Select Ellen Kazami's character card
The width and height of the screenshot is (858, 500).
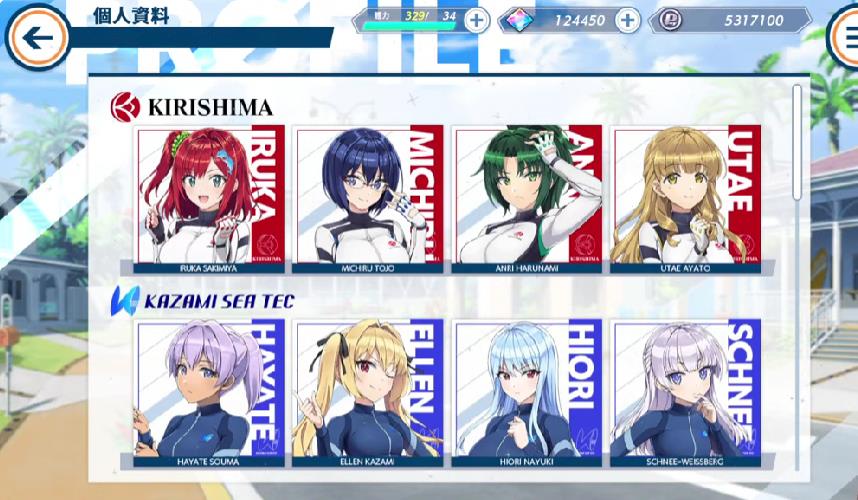point(370,392)
